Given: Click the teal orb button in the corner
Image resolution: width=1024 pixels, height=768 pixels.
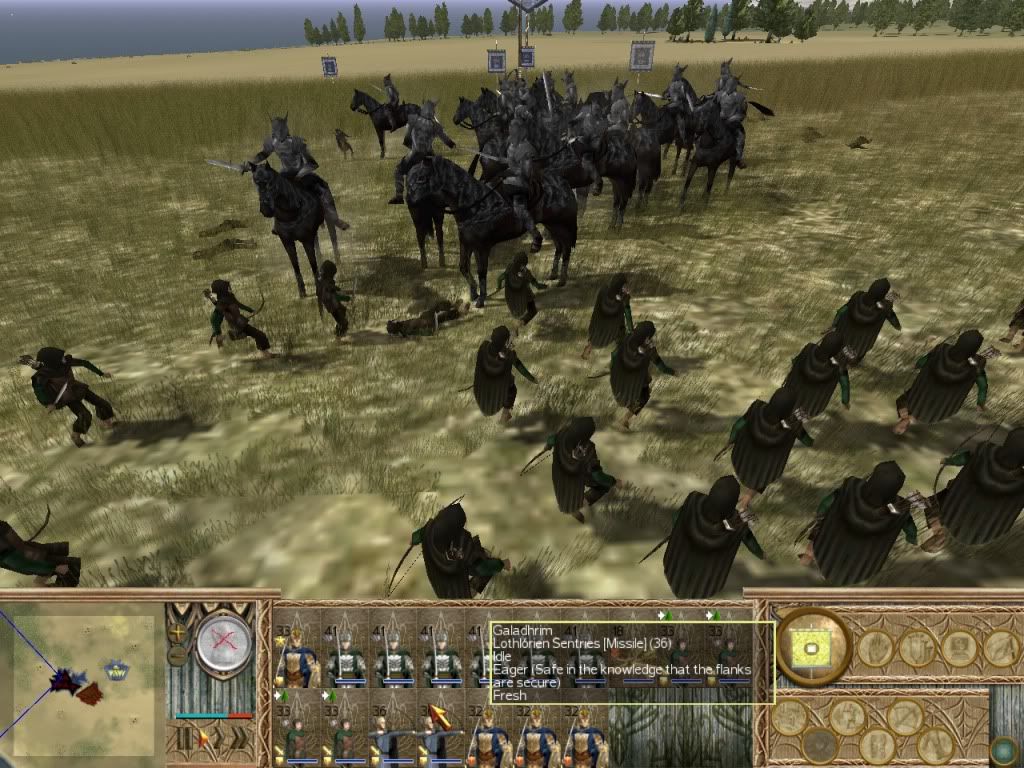Looking at the screenshot, I should (x=1004, y=751).
